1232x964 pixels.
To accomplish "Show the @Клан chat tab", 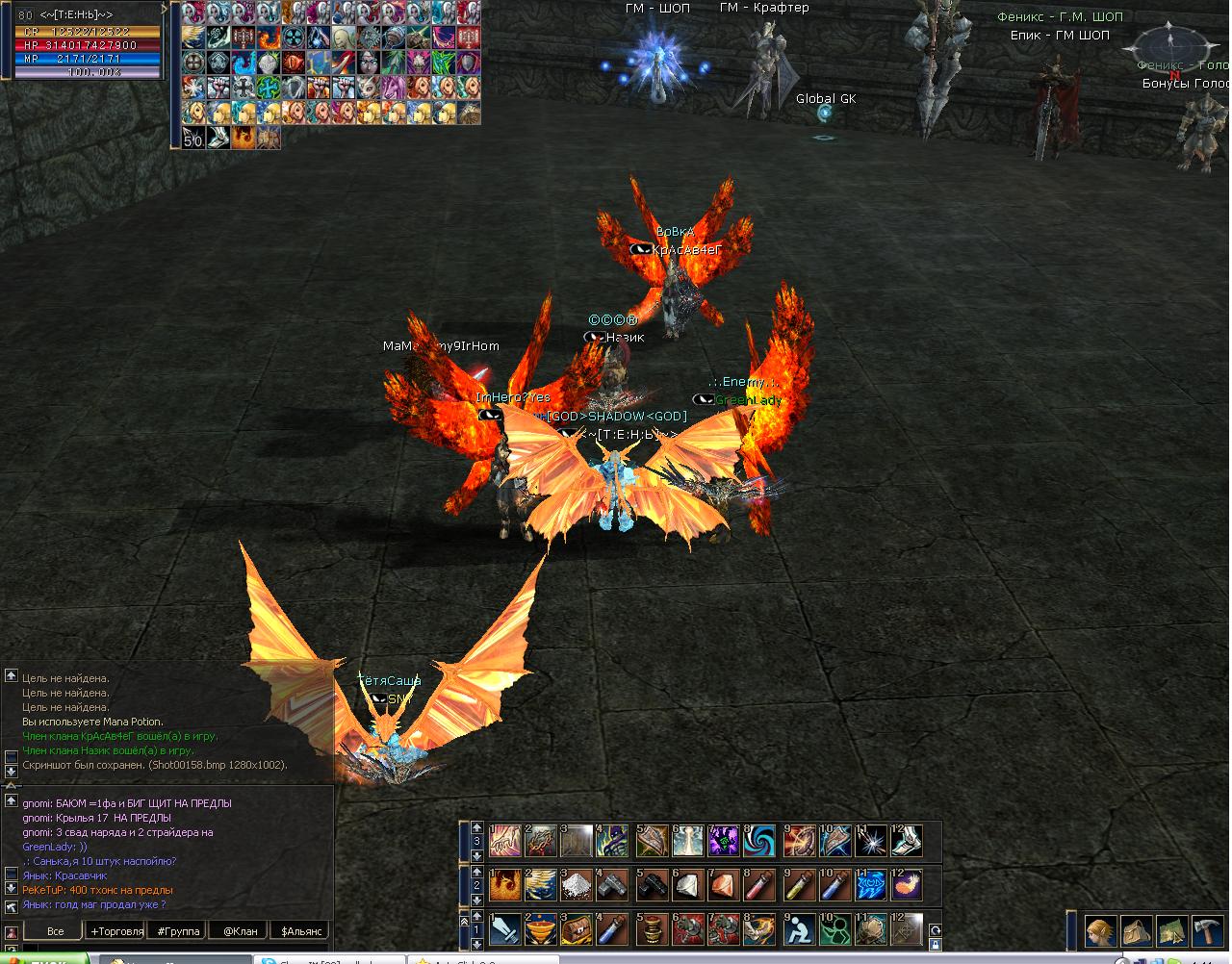I will (x=240, y=931).
